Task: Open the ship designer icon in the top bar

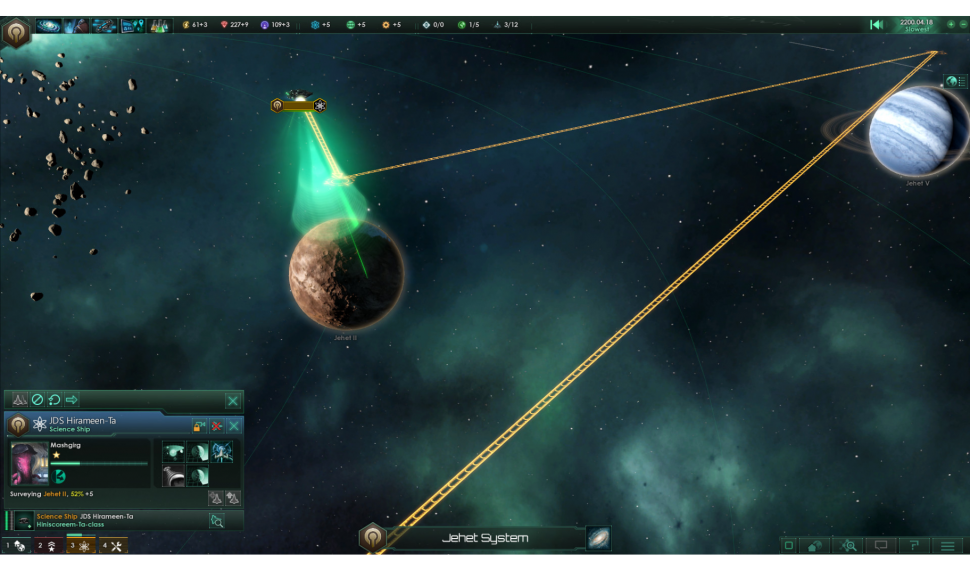Action: click(x=104, y=25)
